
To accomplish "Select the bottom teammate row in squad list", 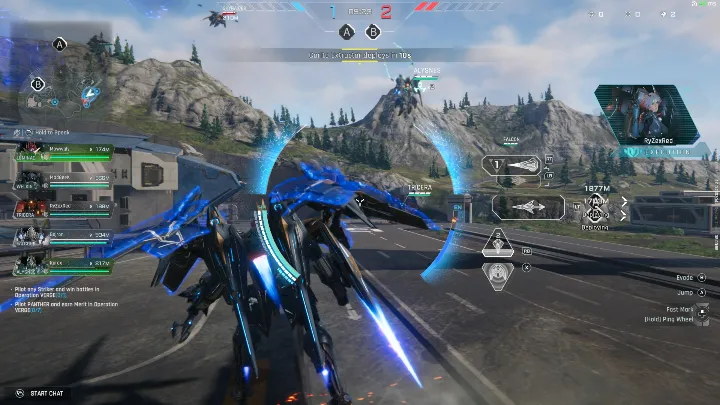I will (62, 264).
